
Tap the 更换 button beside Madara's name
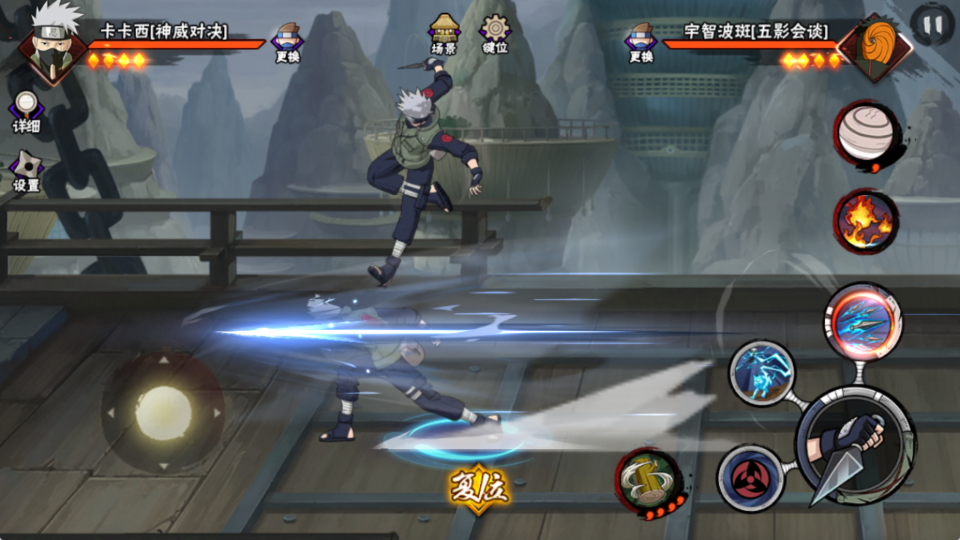pyautogui.click(x=641, y=43)
